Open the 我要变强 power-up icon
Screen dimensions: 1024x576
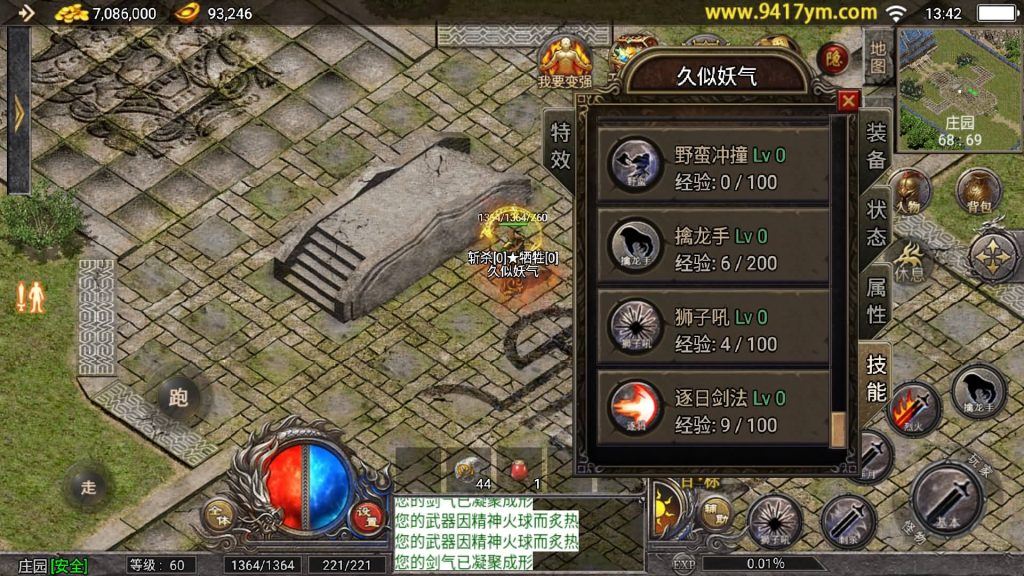tap(565, 60)
